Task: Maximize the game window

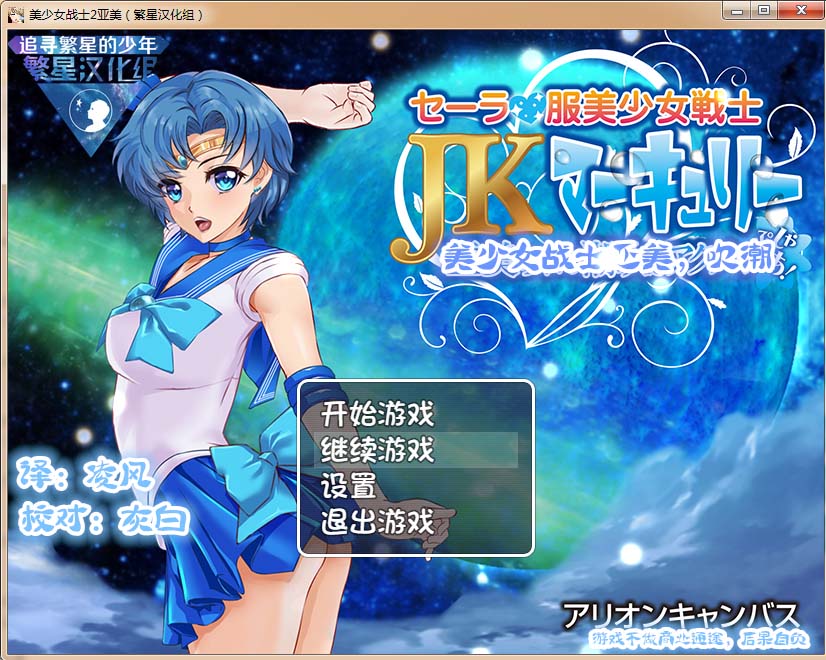Action: 764,9
